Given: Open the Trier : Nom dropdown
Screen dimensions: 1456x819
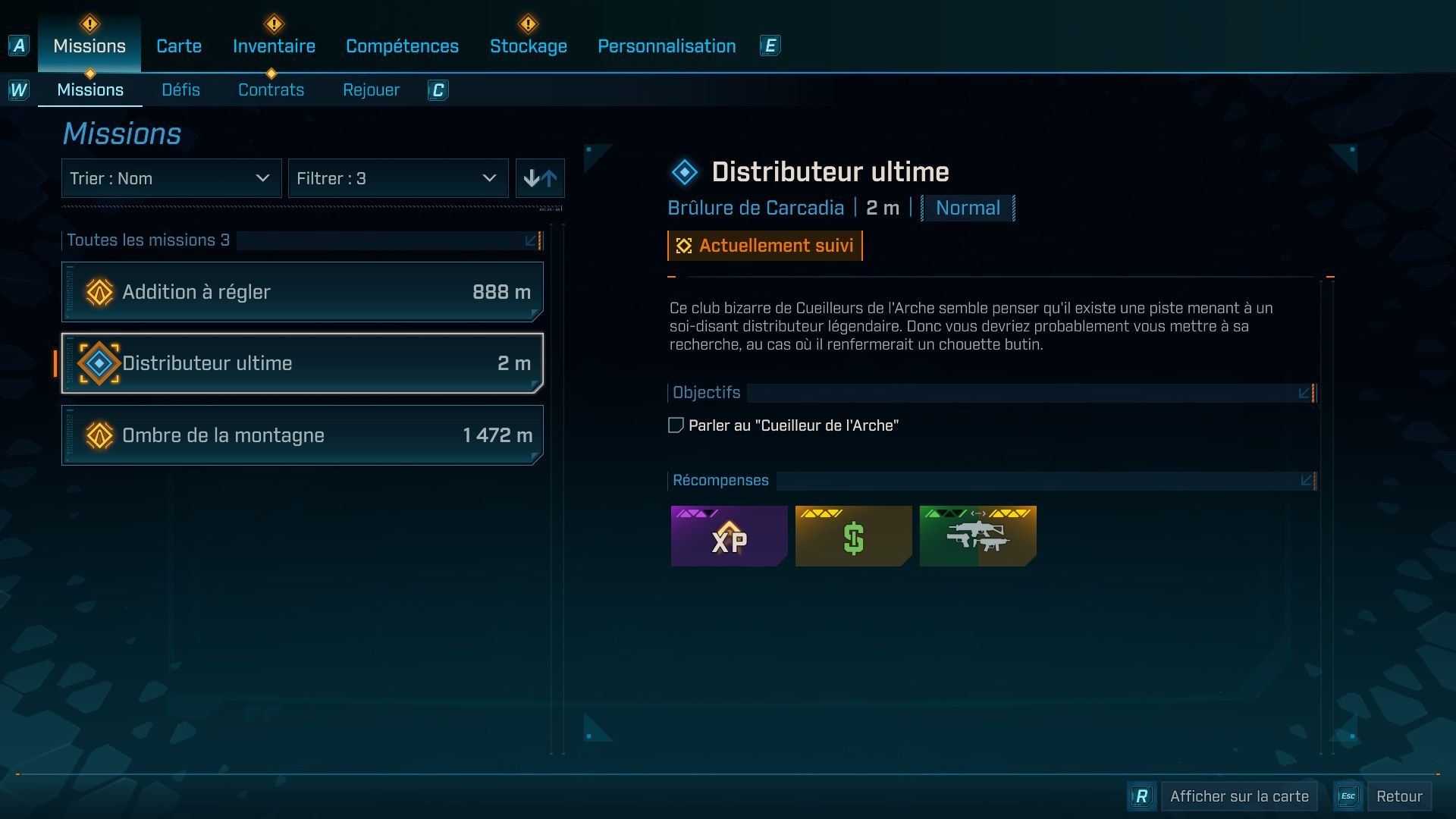Looking at the screenshot, I should pyautogui.click(x=171, y=178).
